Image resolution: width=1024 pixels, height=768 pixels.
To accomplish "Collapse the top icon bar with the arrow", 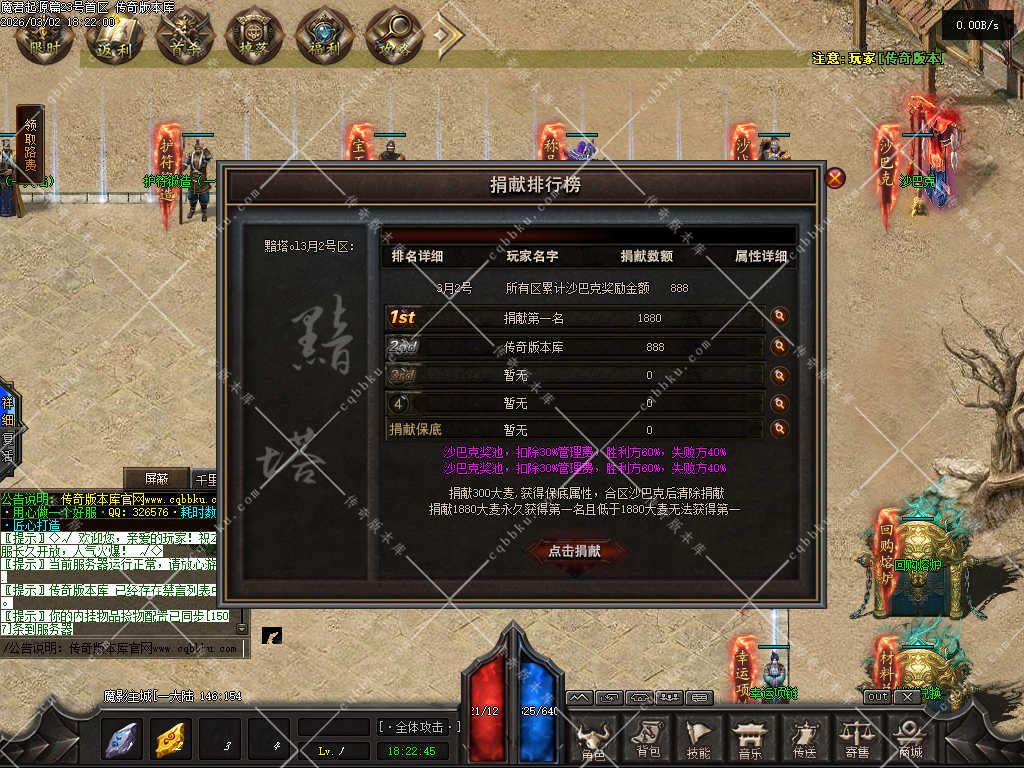I will pyautogui.click(x=447, y=35).
